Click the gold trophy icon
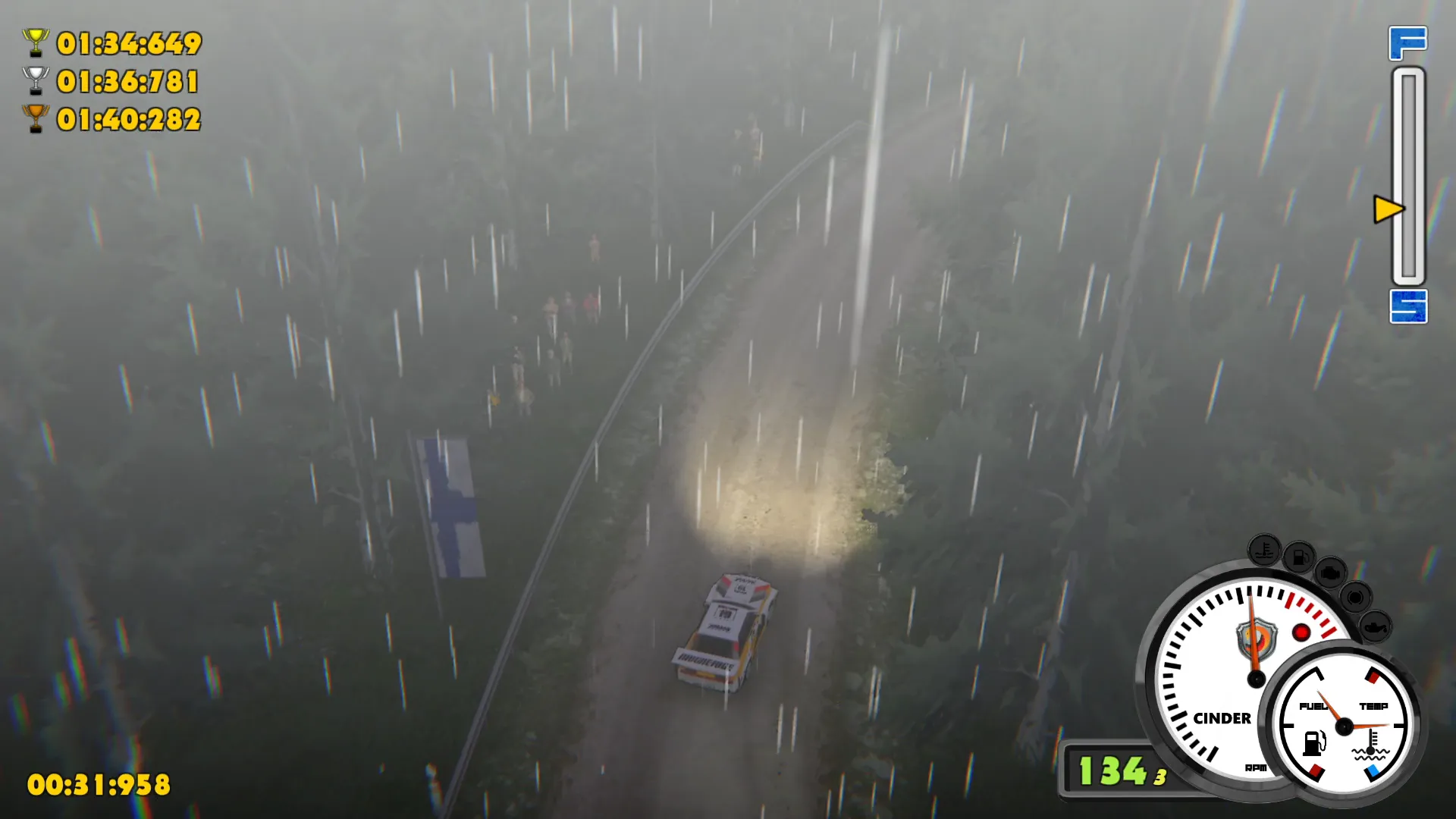This screenshot has width=1456, height=819. [35, 43]
